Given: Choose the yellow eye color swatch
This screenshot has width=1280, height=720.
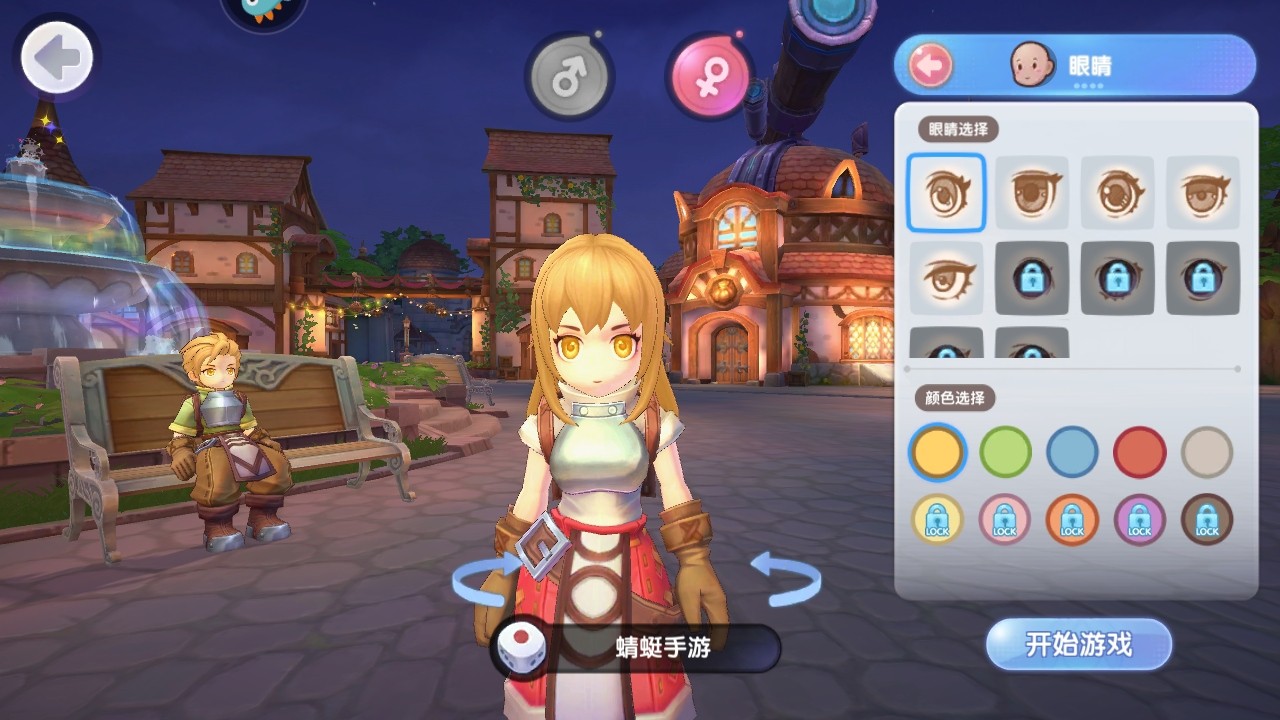Looking at the screenshot, I should tap(940, 452).
